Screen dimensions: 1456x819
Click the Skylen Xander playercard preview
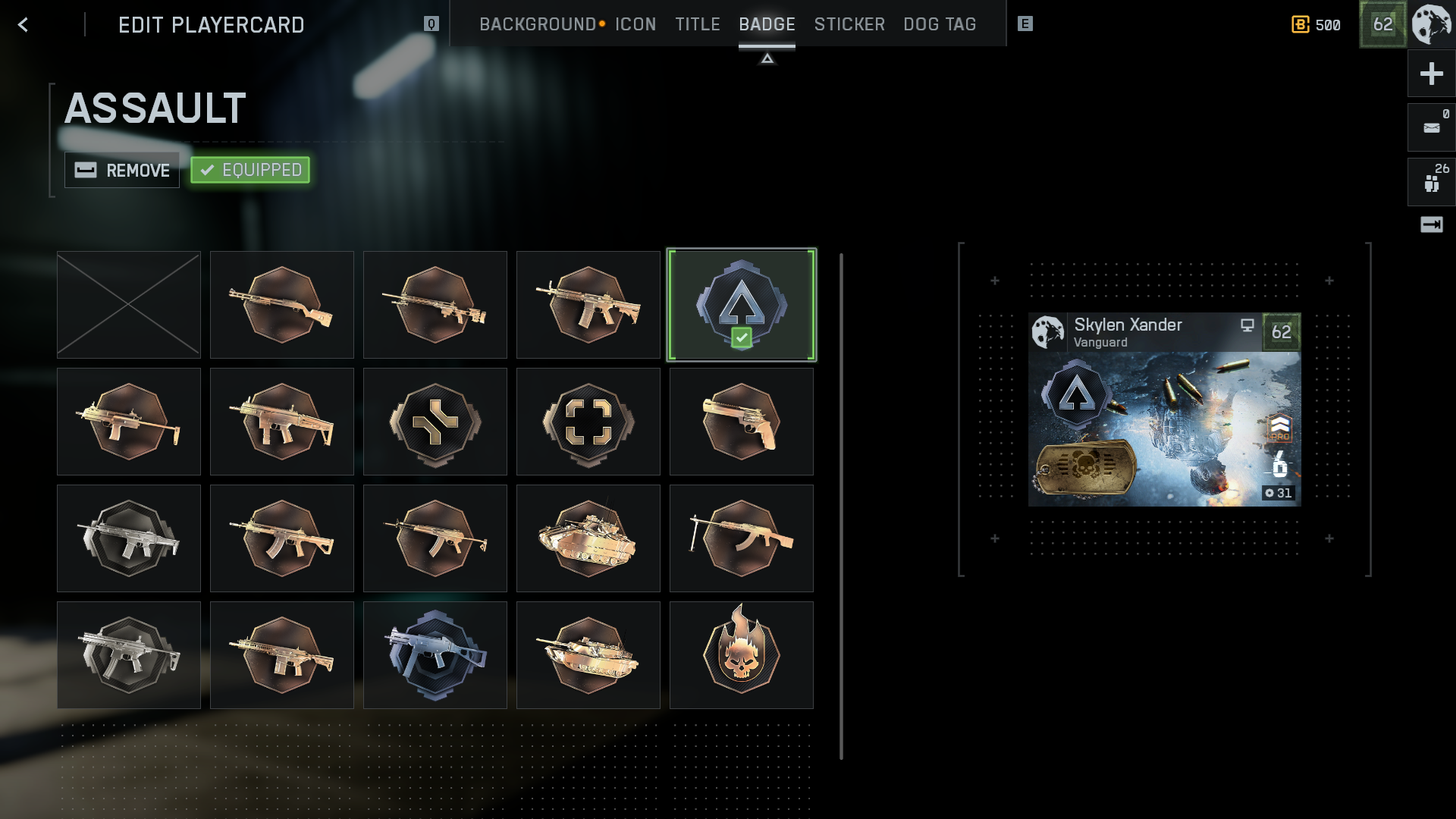(x=1164, y=409)
